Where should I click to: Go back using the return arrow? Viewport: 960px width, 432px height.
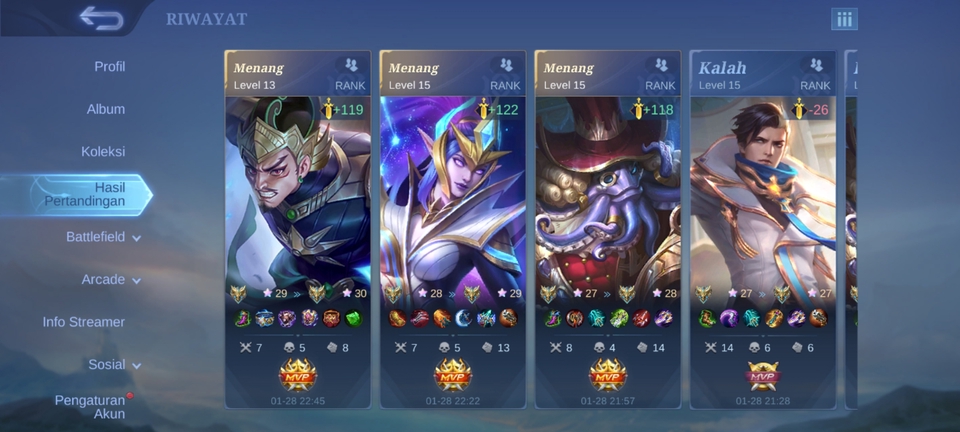coord(100,18)
